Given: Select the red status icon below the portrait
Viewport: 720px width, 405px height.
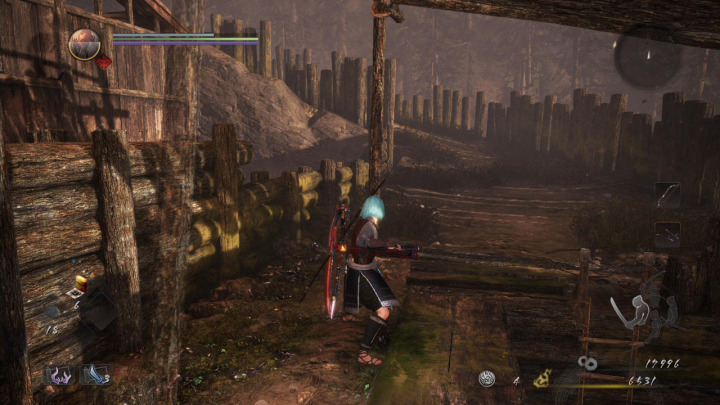Looking at the screenshot, I should pyautogui.click(x=103, y=62).
